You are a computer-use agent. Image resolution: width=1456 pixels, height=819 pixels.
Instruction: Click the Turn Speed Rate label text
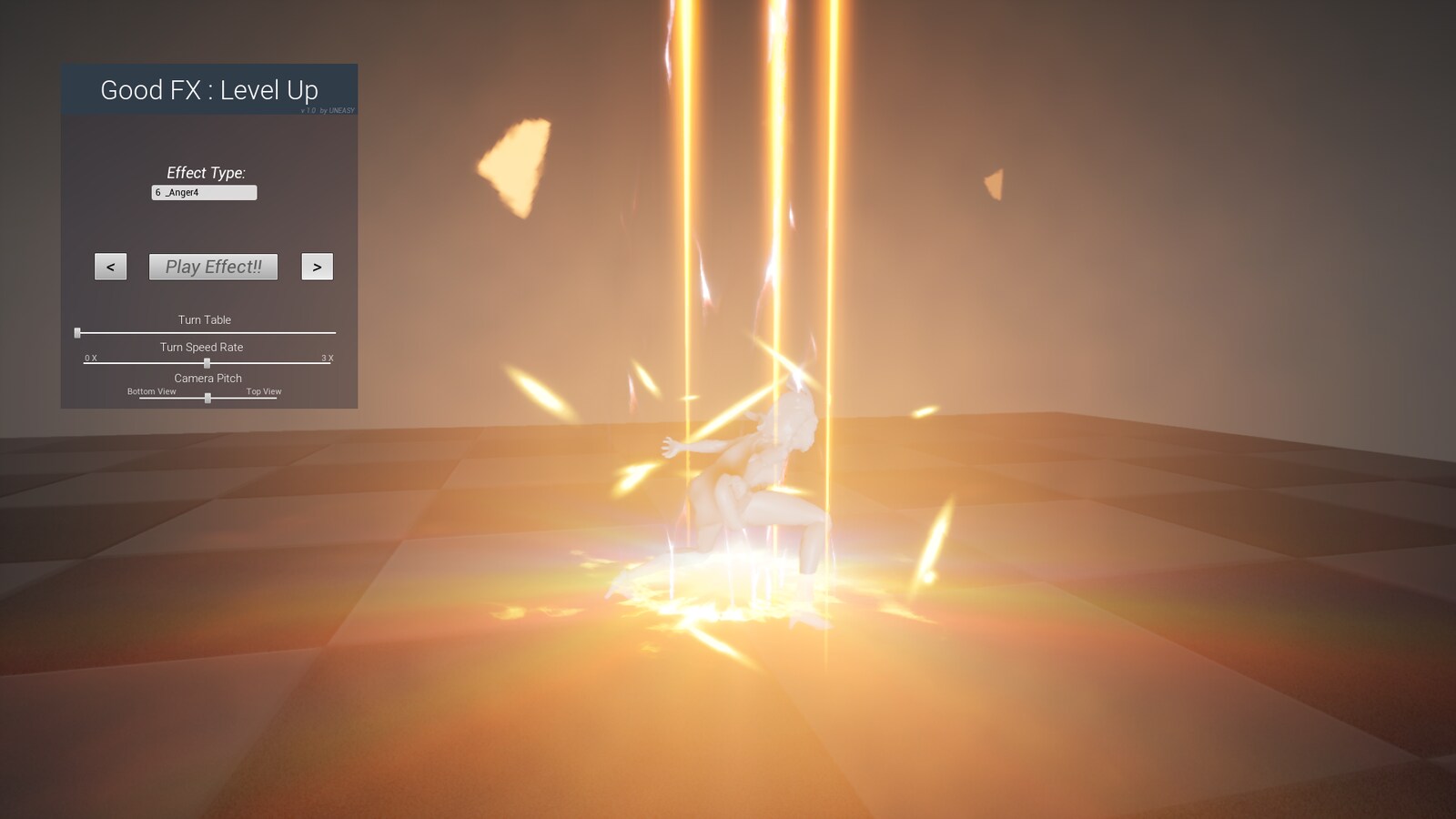pos(201,347)
